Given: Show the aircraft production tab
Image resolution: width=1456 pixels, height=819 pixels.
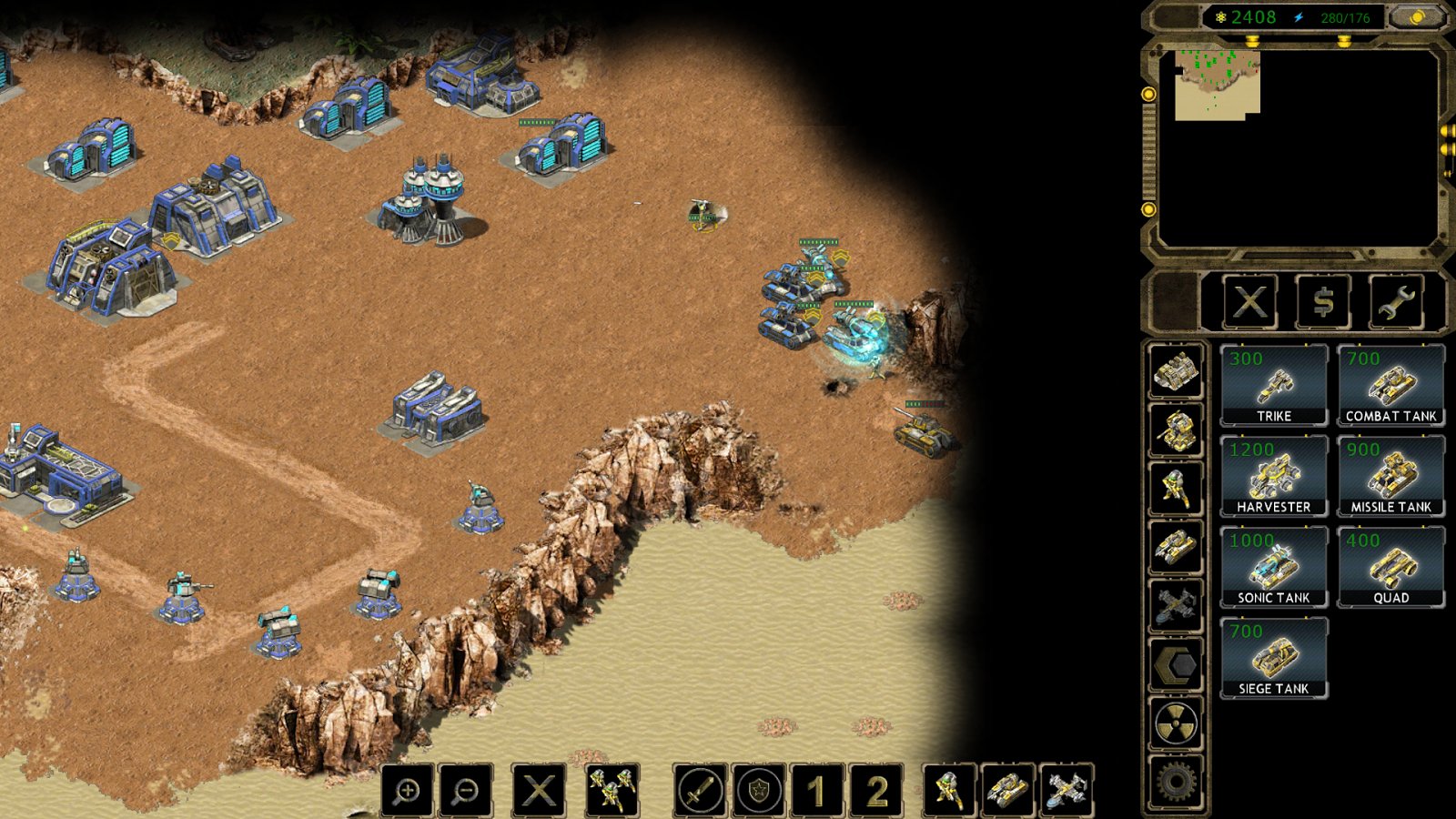Looking at the screenshot, I should click(1176, 607).
